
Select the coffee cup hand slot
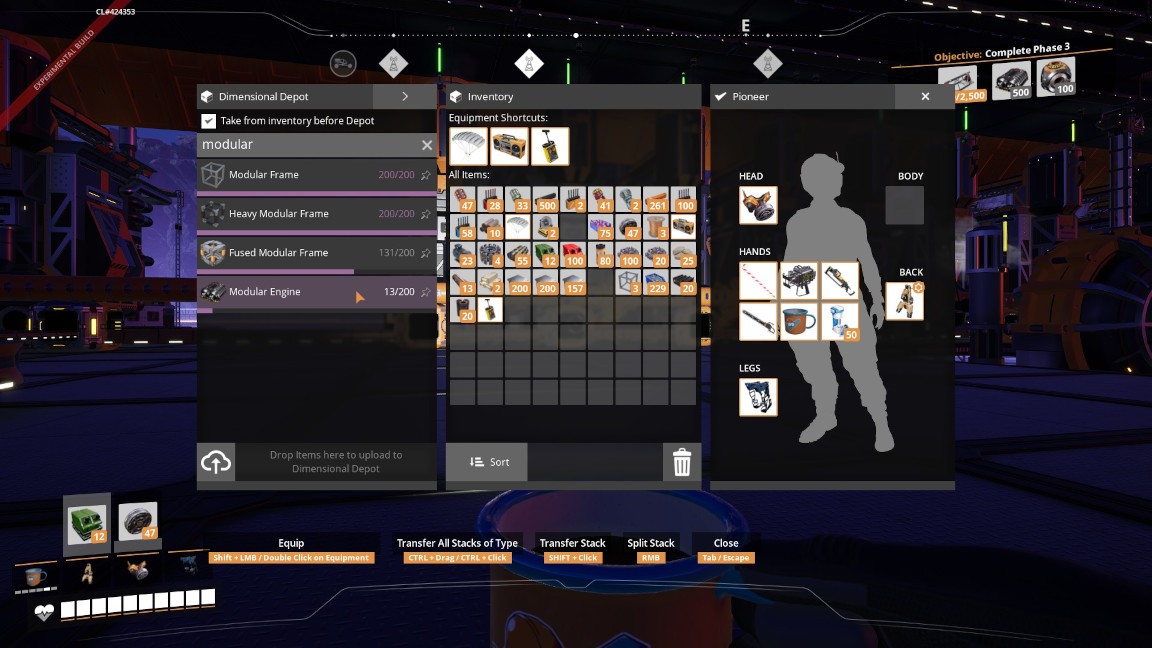(x=799, y=322)
